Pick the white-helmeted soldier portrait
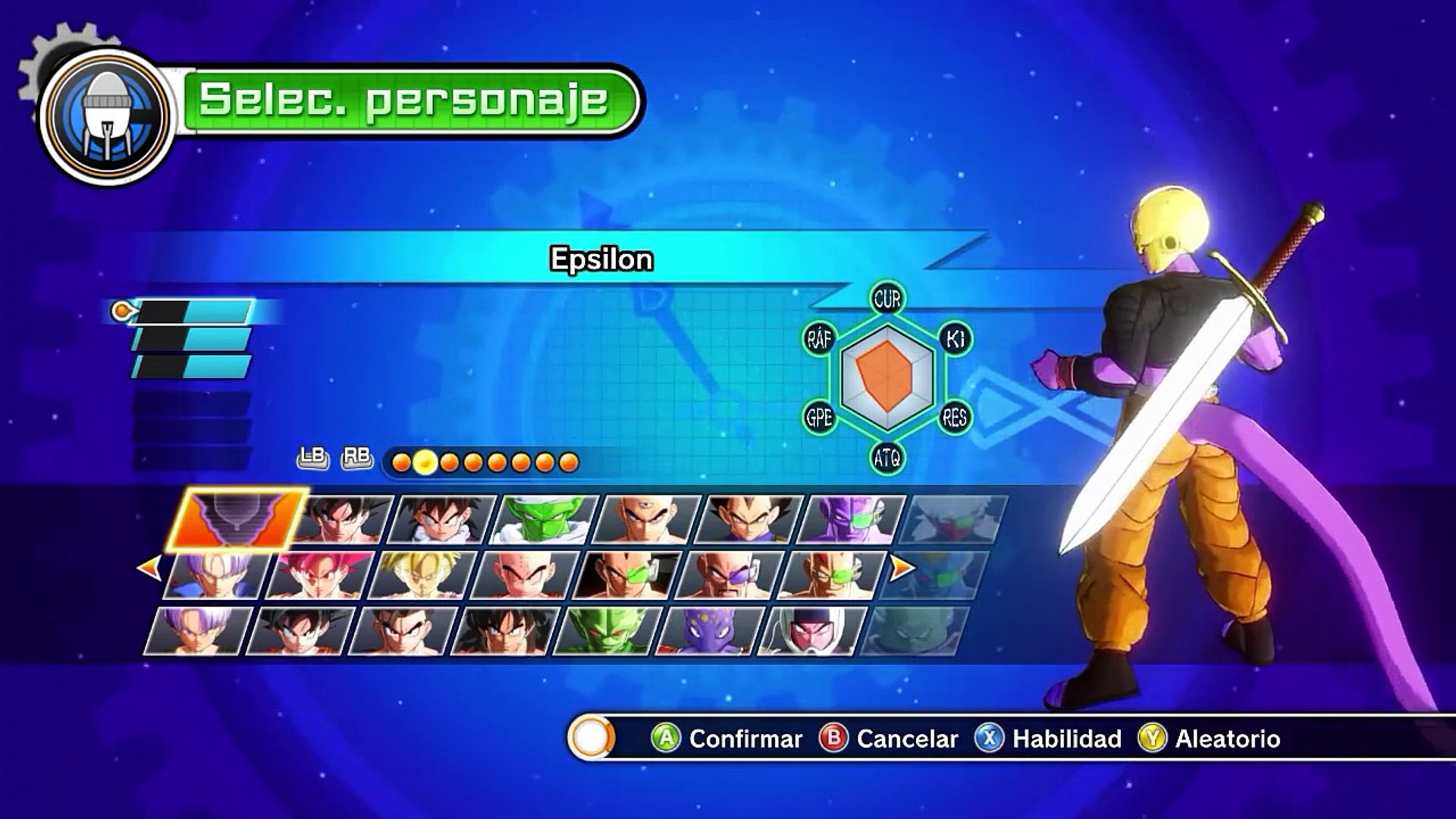The height and width of the screenshot is (819, 1456). click(811, 631)
